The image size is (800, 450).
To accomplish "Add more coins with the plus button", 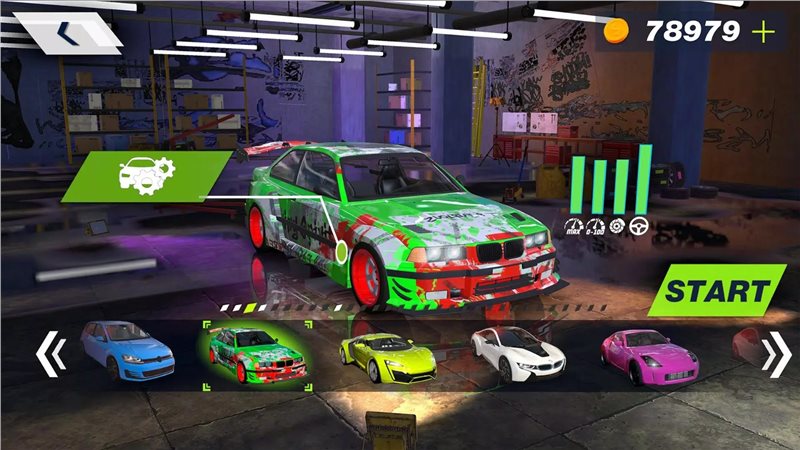I will click(765, 32).
